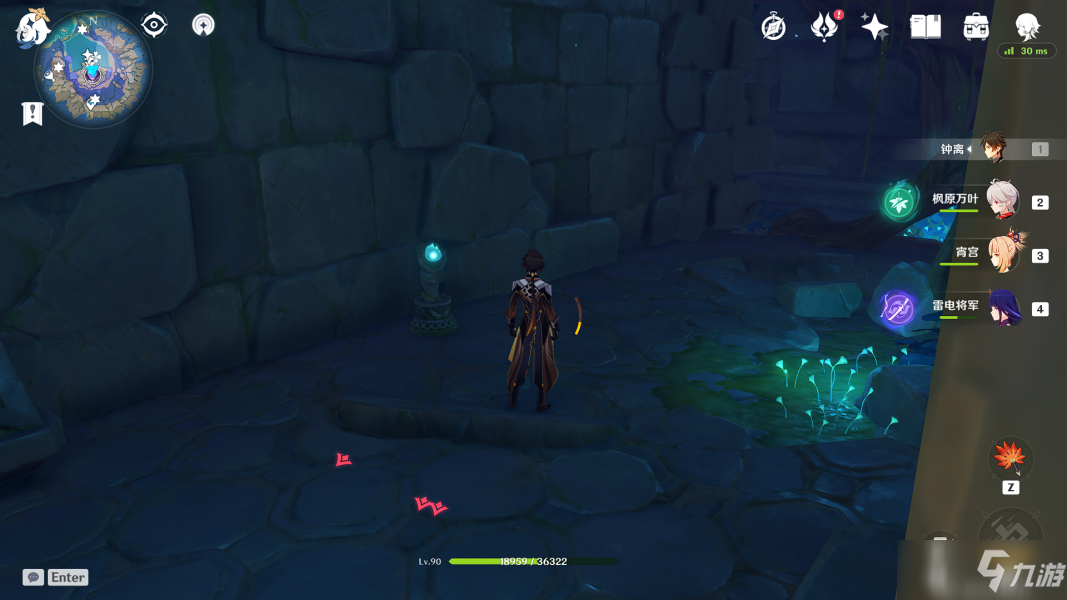Open the Wish four-pointed star icon

874,27
